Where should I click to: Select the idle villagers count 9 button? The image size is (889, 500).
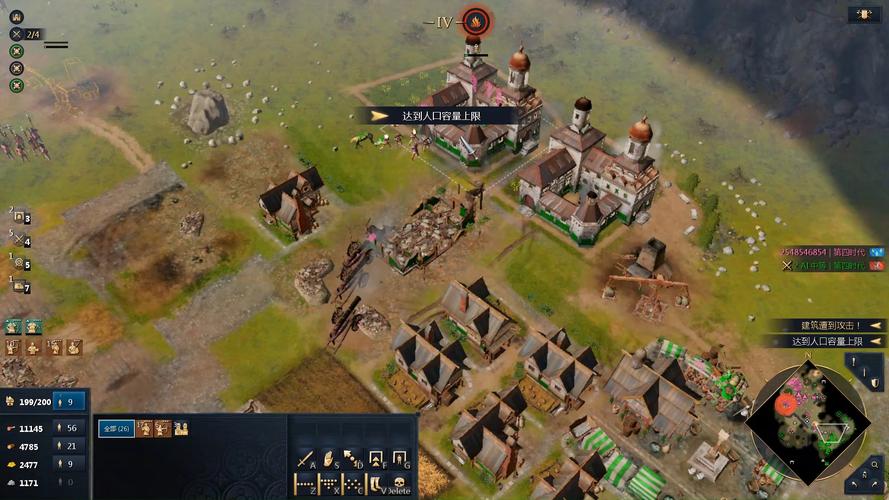coord(69,402)
